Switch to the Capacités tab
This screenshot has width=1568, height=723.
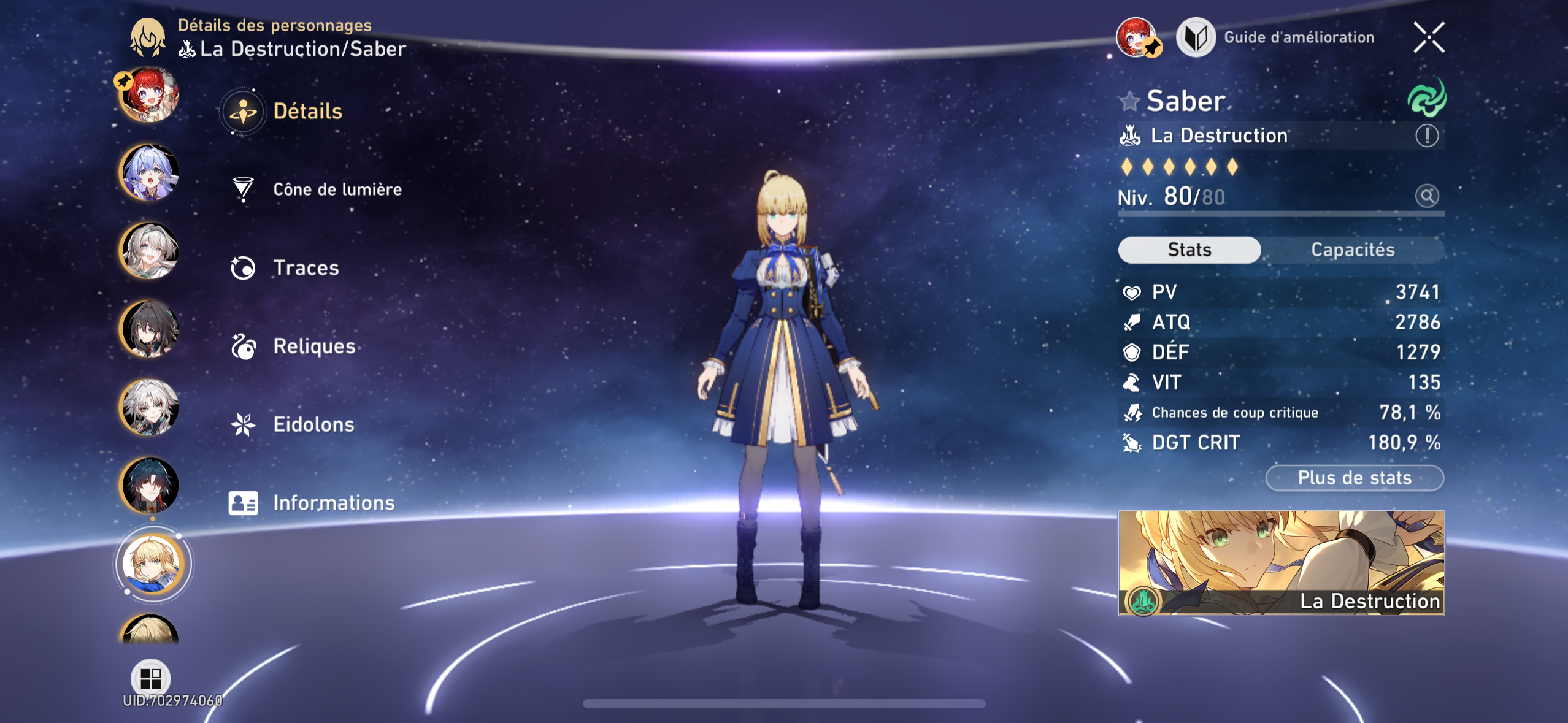[x=1352, y=250]
